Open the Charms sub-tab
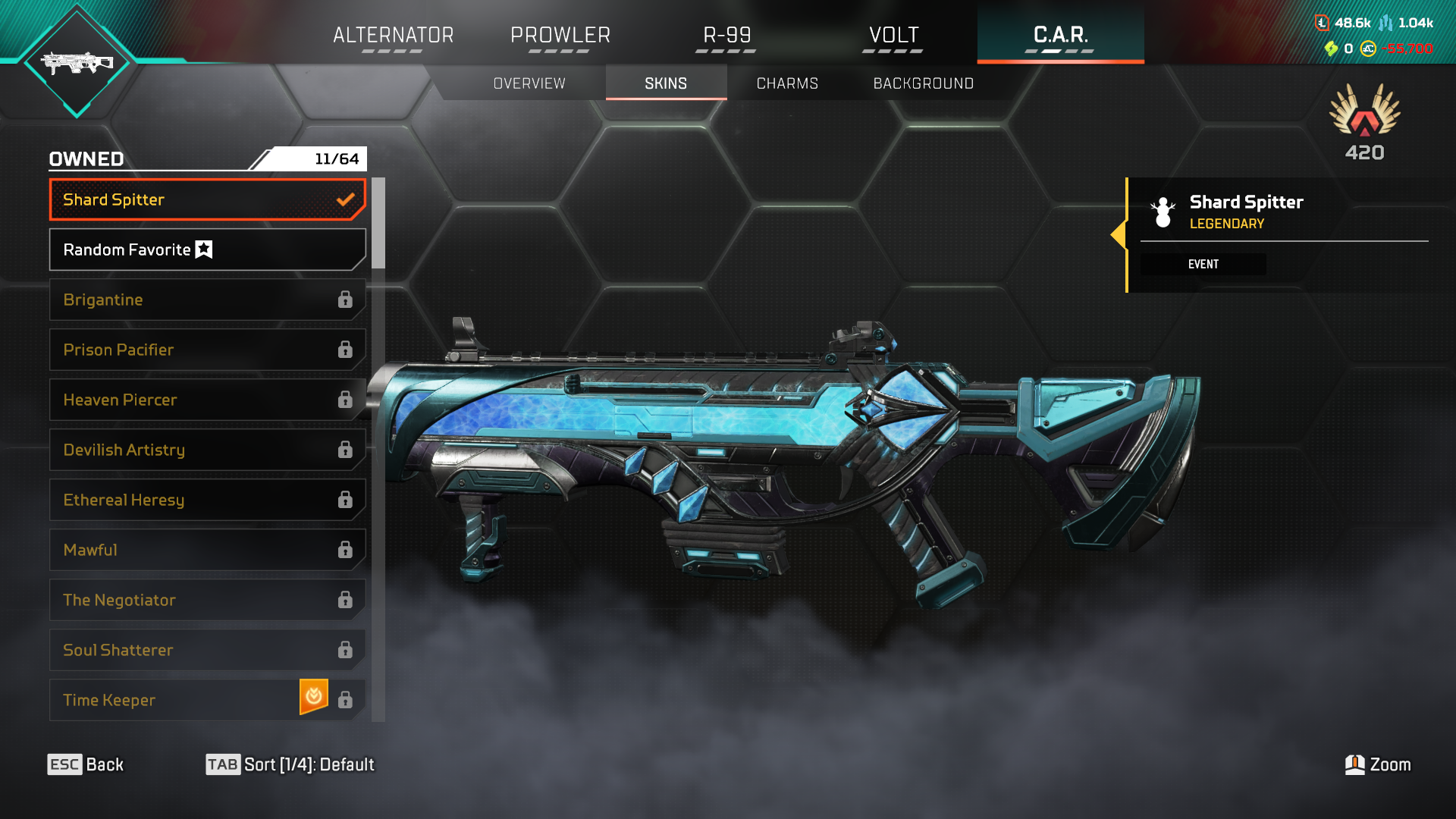The height and width of the screenshot is (819, 1456). pos(787,83)
